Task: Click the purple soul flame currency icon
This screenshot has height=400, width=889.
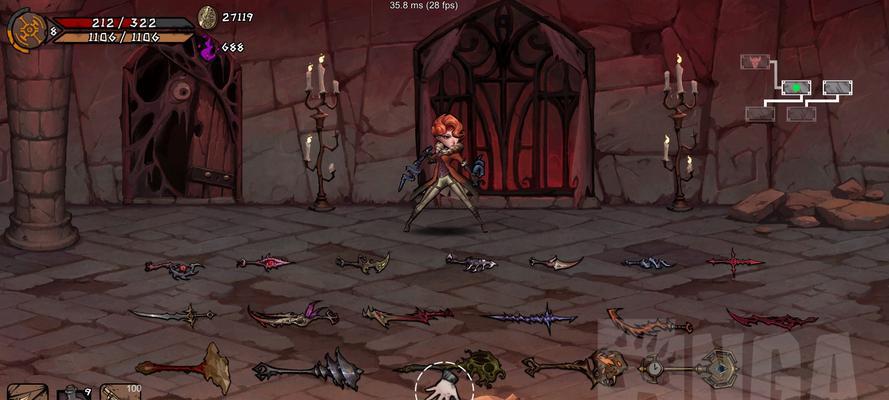Action: [209, 47]
